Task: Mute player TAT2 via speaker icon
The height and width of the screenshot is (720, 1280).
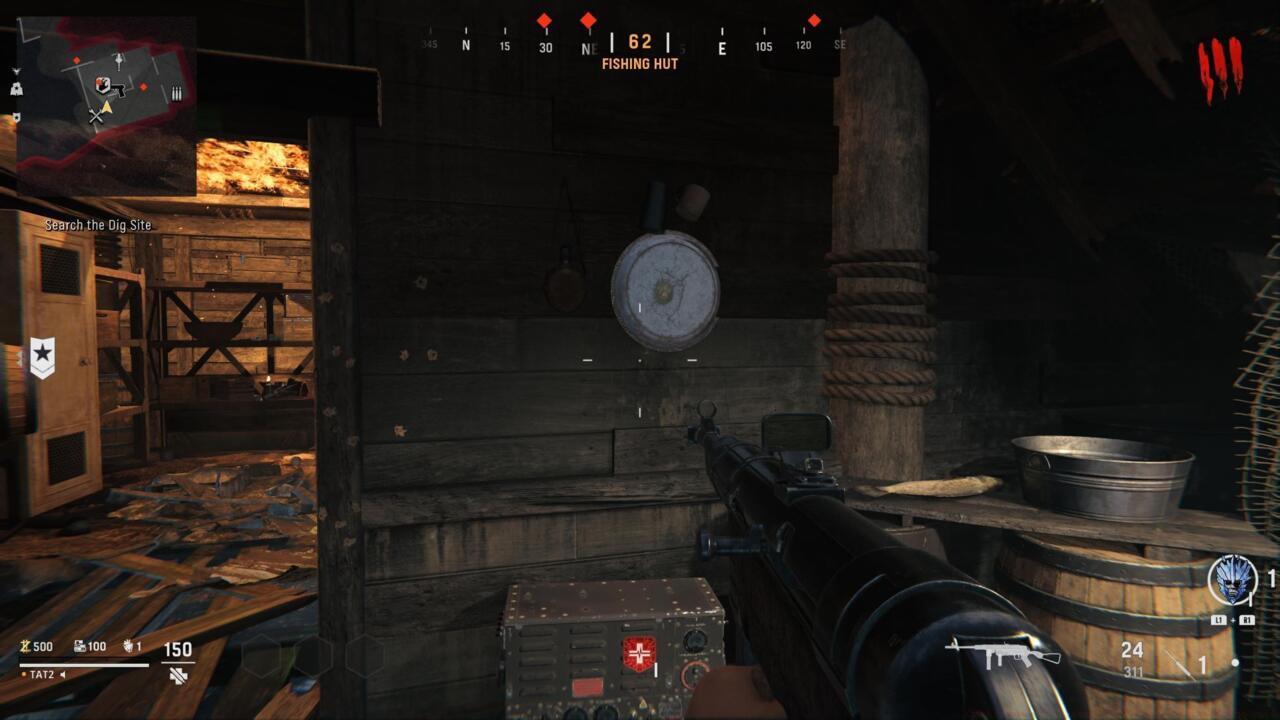Action: click(62, 674)
